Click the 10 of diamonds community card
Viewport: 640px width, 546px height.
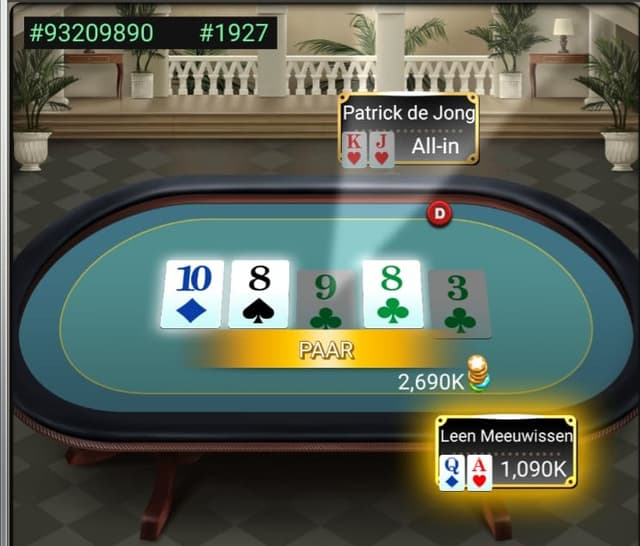point(192,294)
